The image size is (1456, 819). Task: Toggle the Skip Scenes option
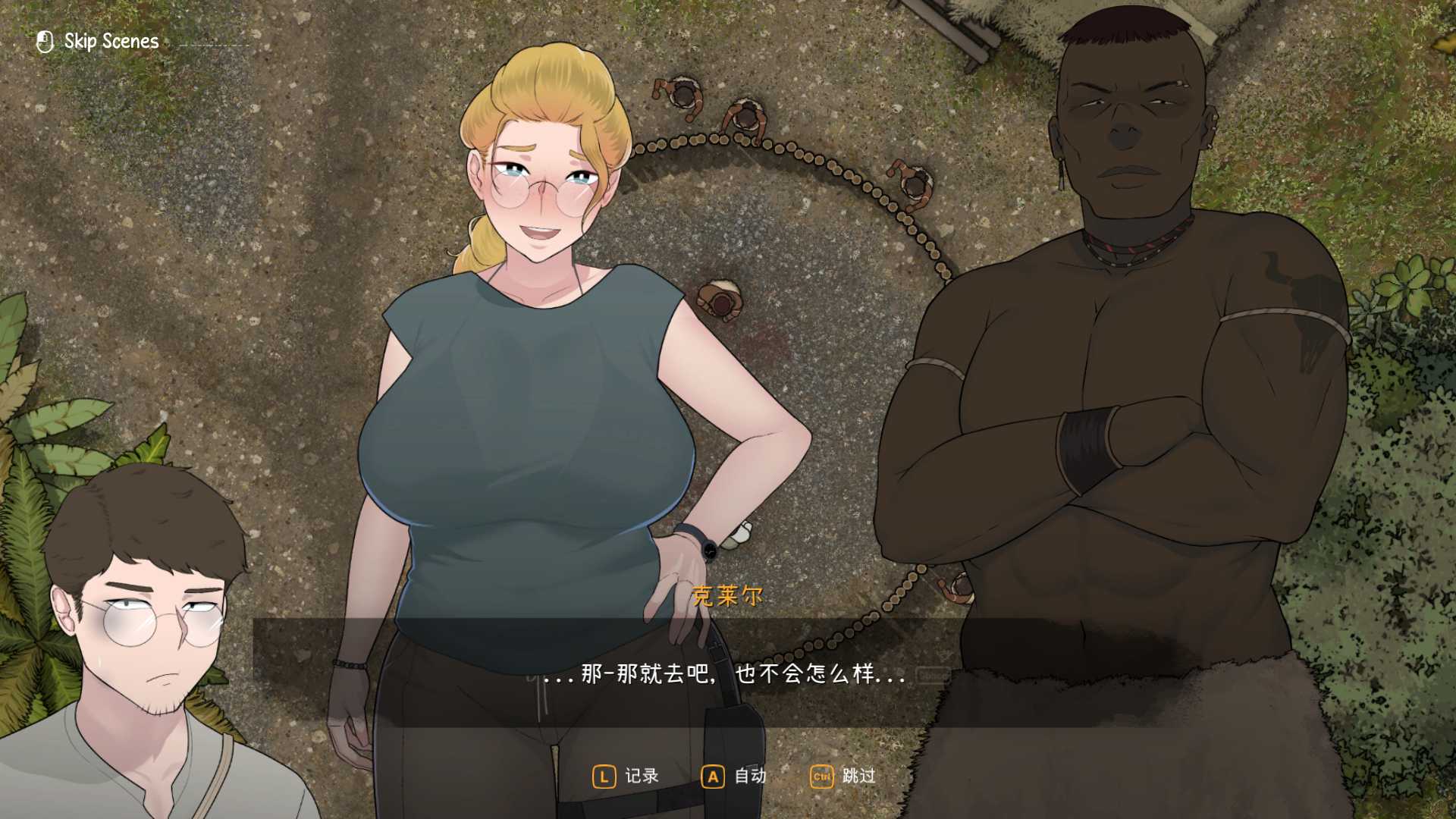point(110,41)
